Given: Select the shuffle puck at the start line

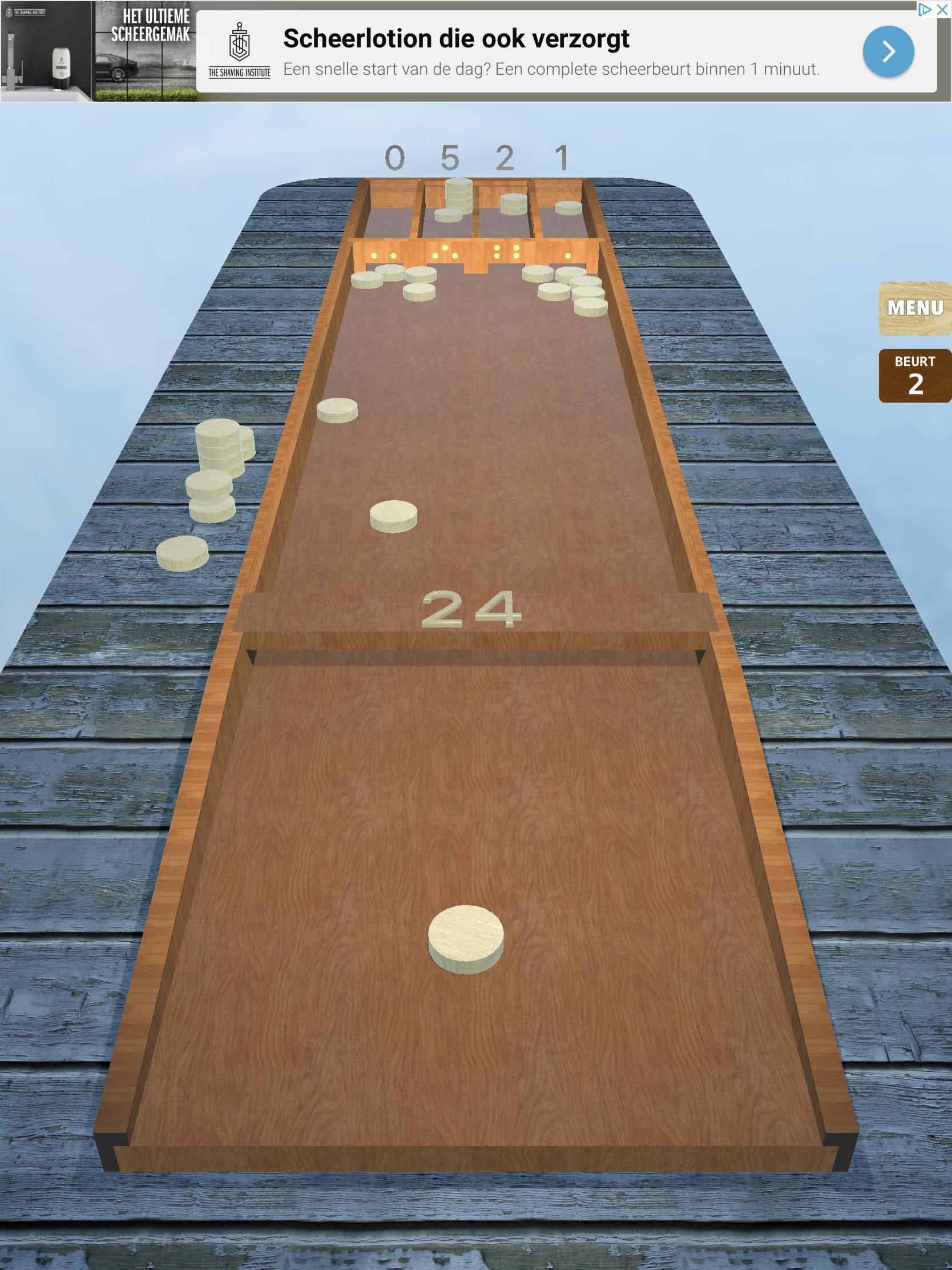Looking at the screenshot, I should (465, 938).
